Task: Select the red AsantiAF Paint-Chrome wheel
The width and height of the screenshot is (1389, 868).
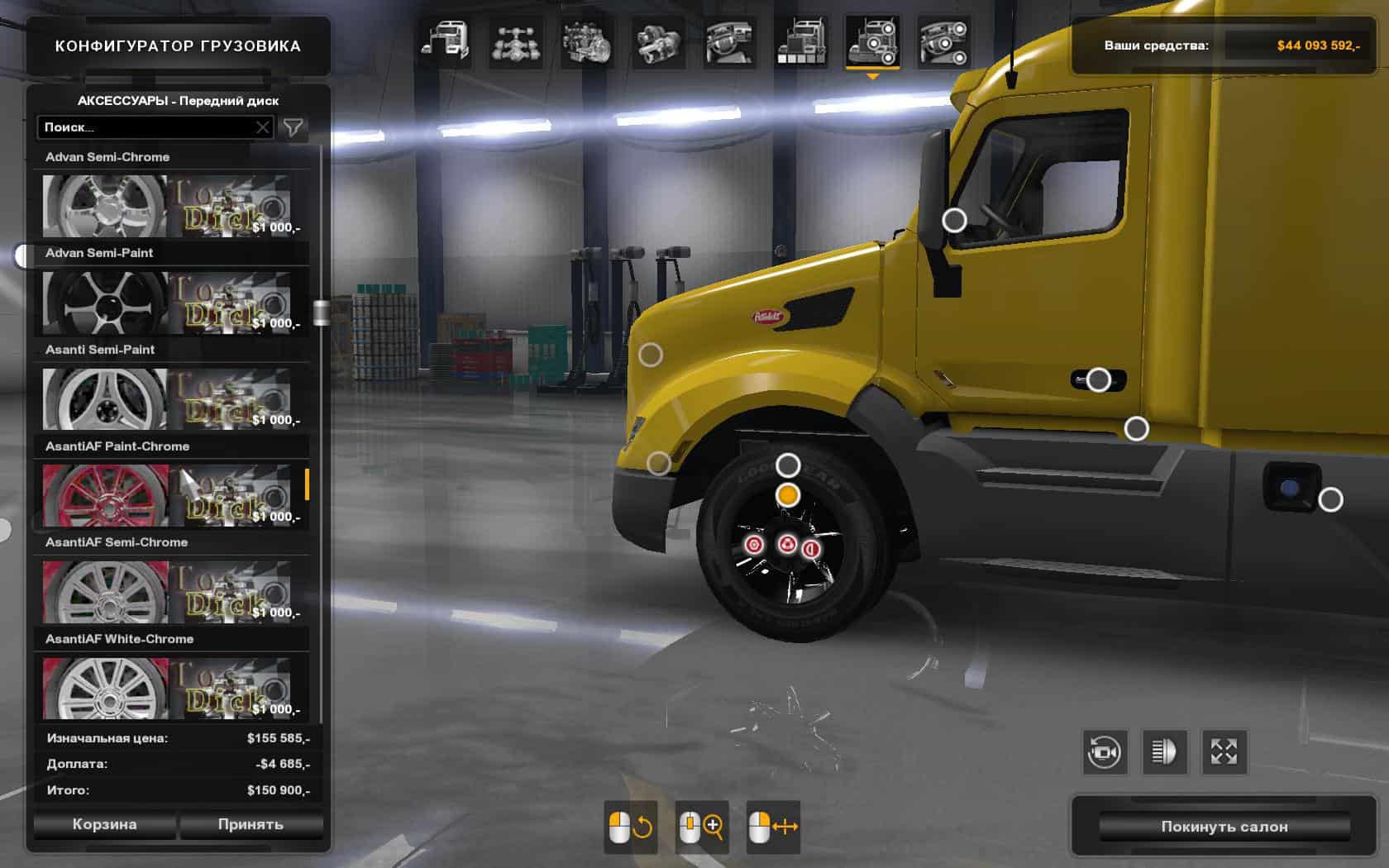Action: pyautogui.click(x=105, y=495)
